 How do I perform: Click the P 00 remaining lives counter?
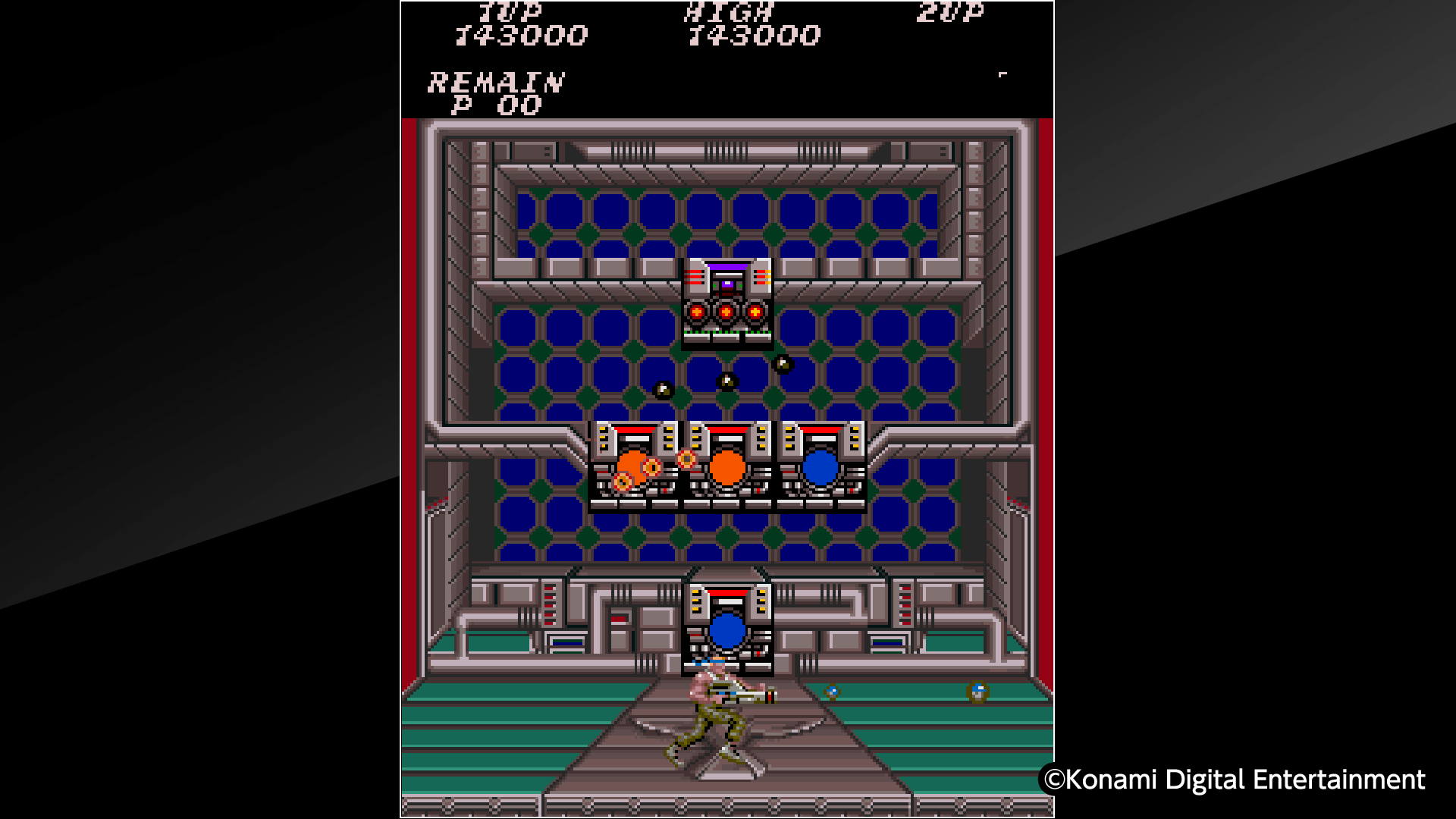(x=497, y=106)
